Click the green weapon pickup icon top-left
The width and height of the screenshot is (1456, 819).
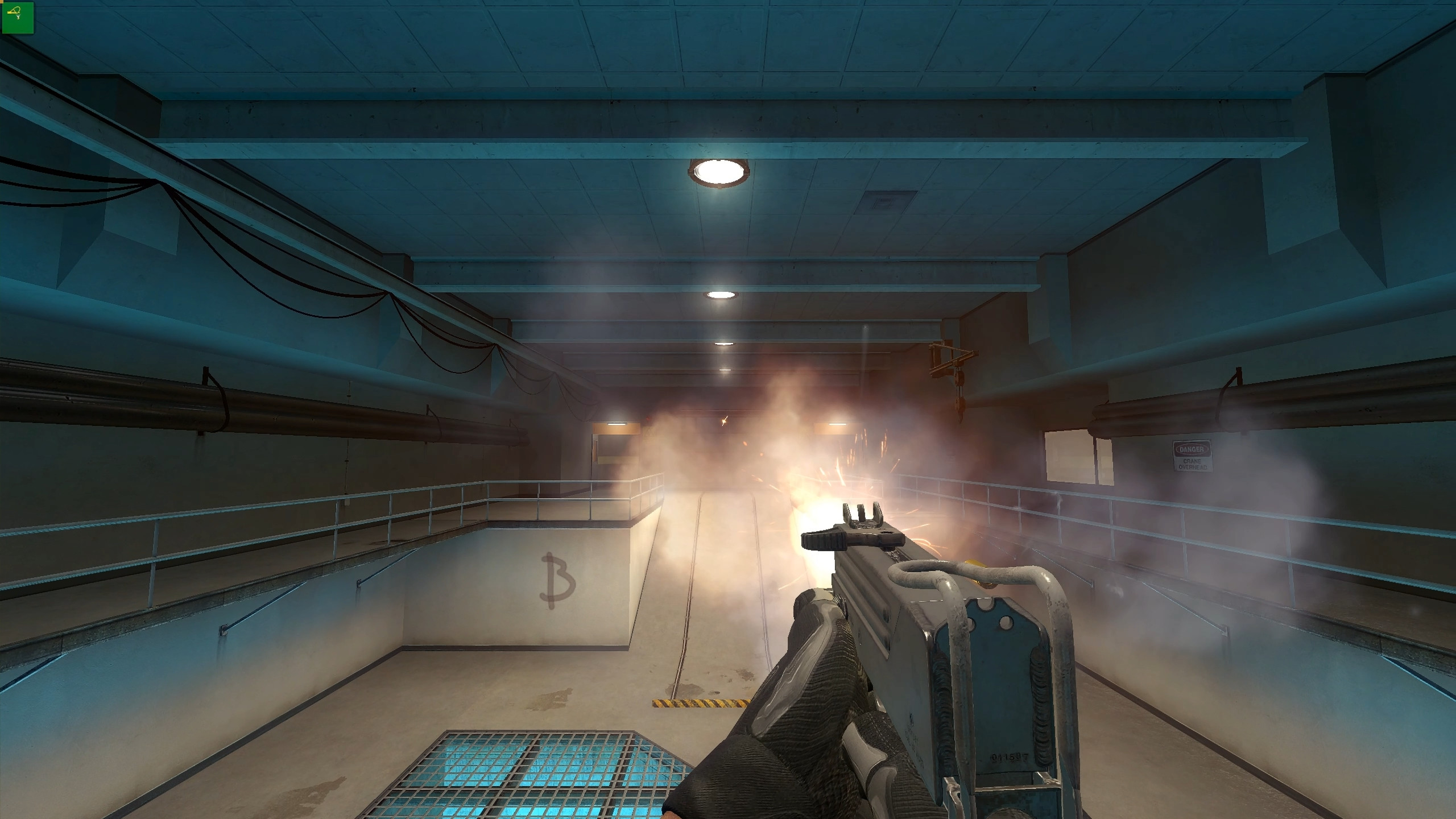pyautogui.click(x=16, y=17)
